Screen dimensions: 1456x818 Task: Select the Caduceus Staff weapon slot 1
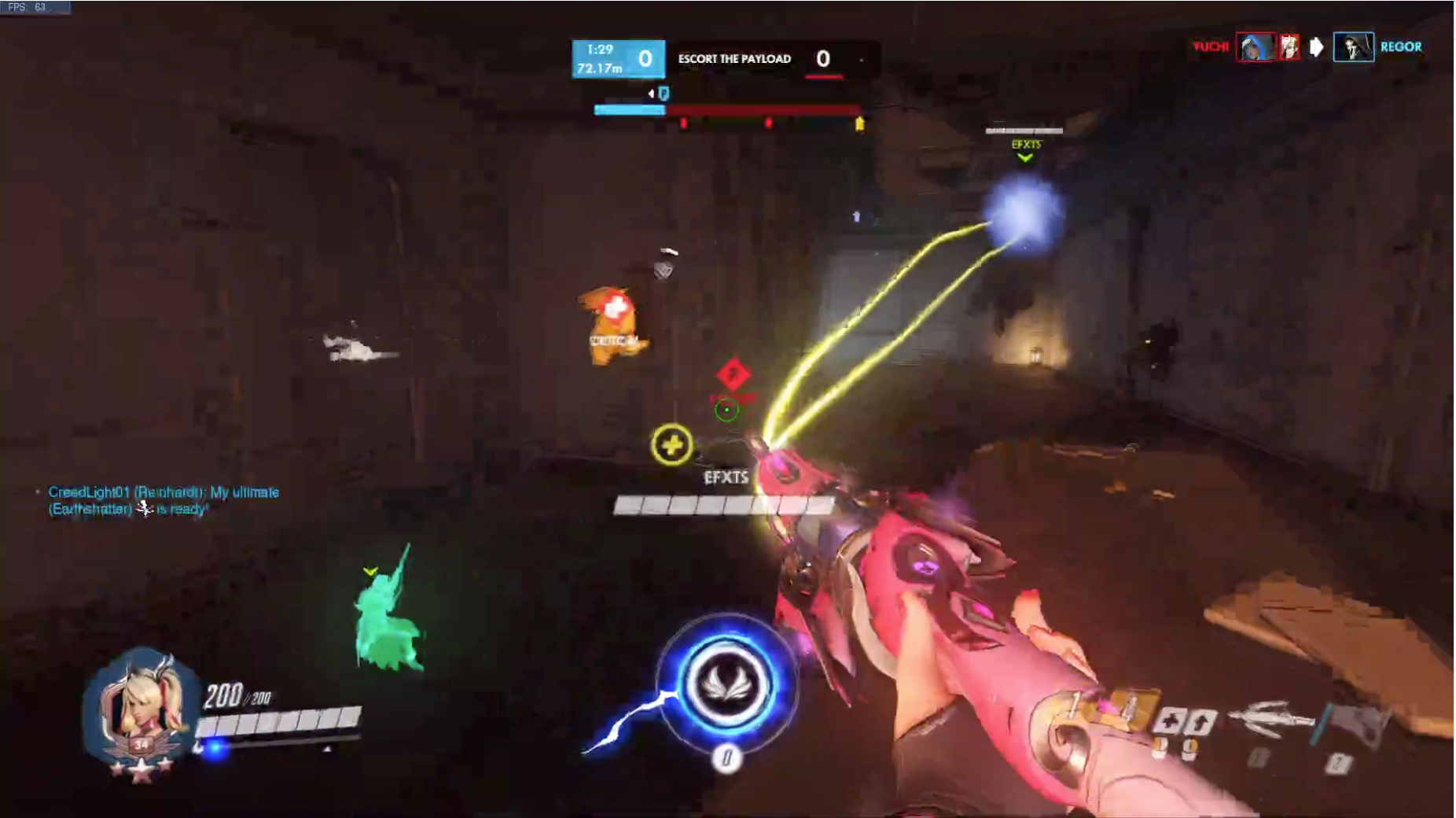tap(1266, 720)
